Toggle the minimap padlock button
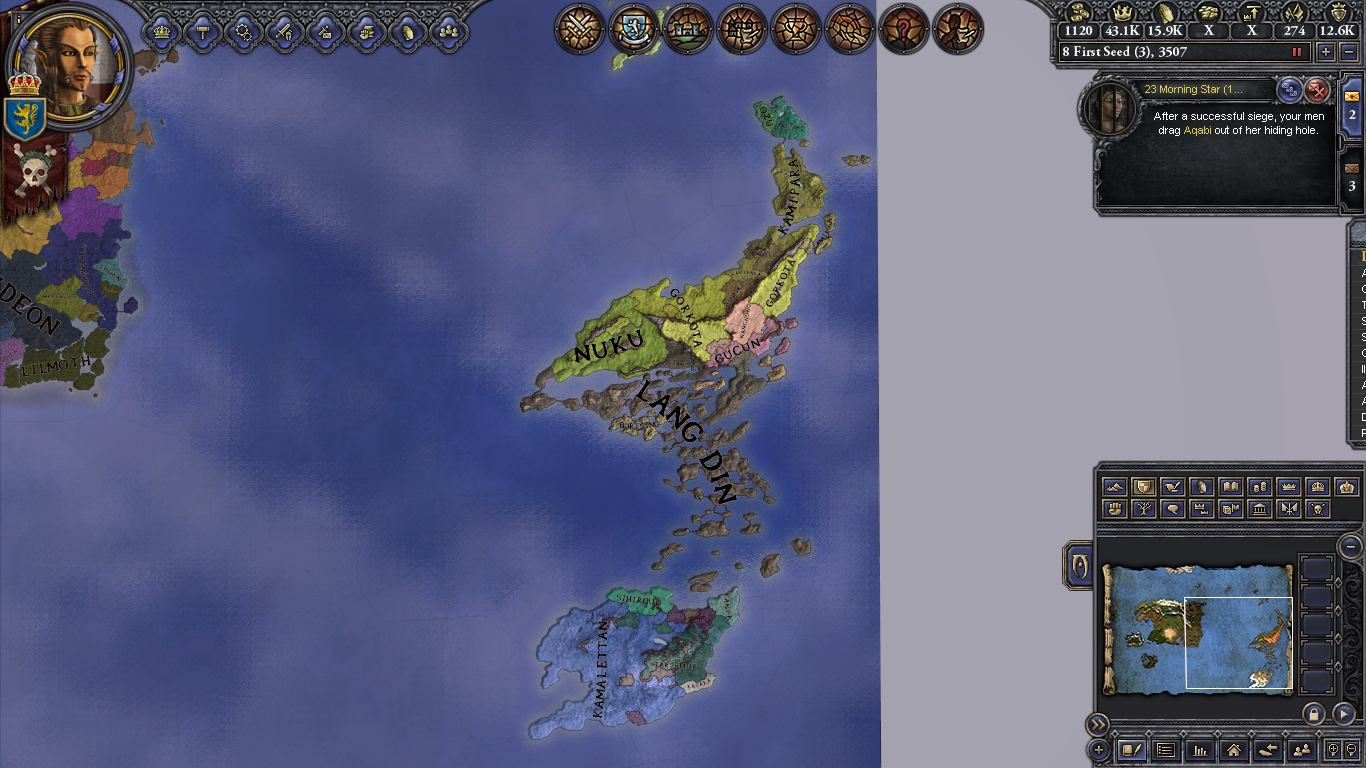1366x768 pixels. [x=1314, y=713]
